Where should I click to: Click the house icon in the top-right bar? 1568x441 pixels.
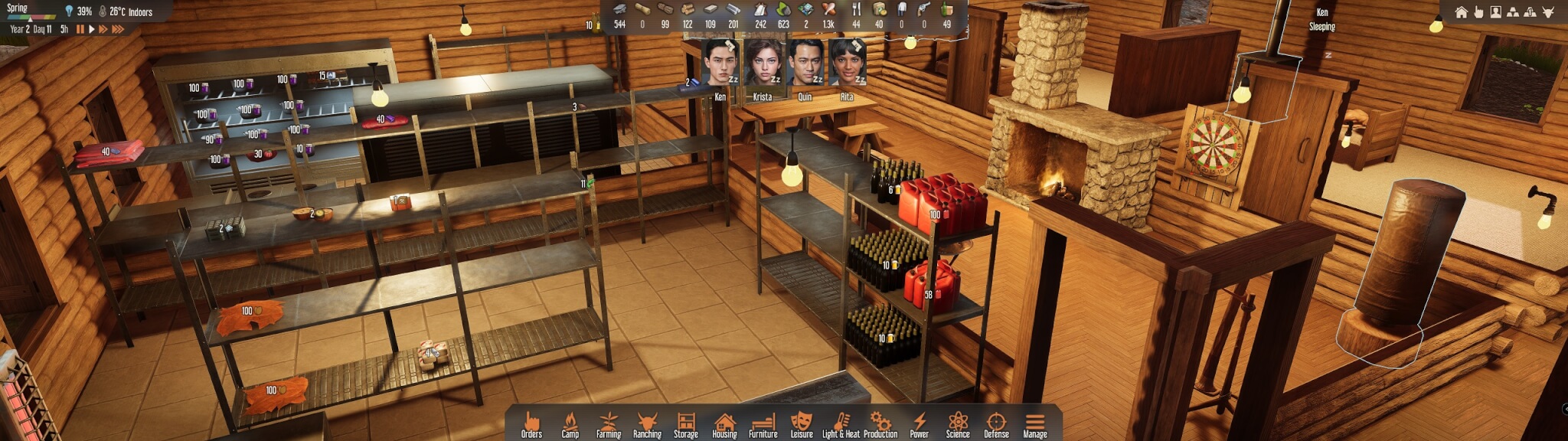pyautogui.click(x=1462, y=12)
